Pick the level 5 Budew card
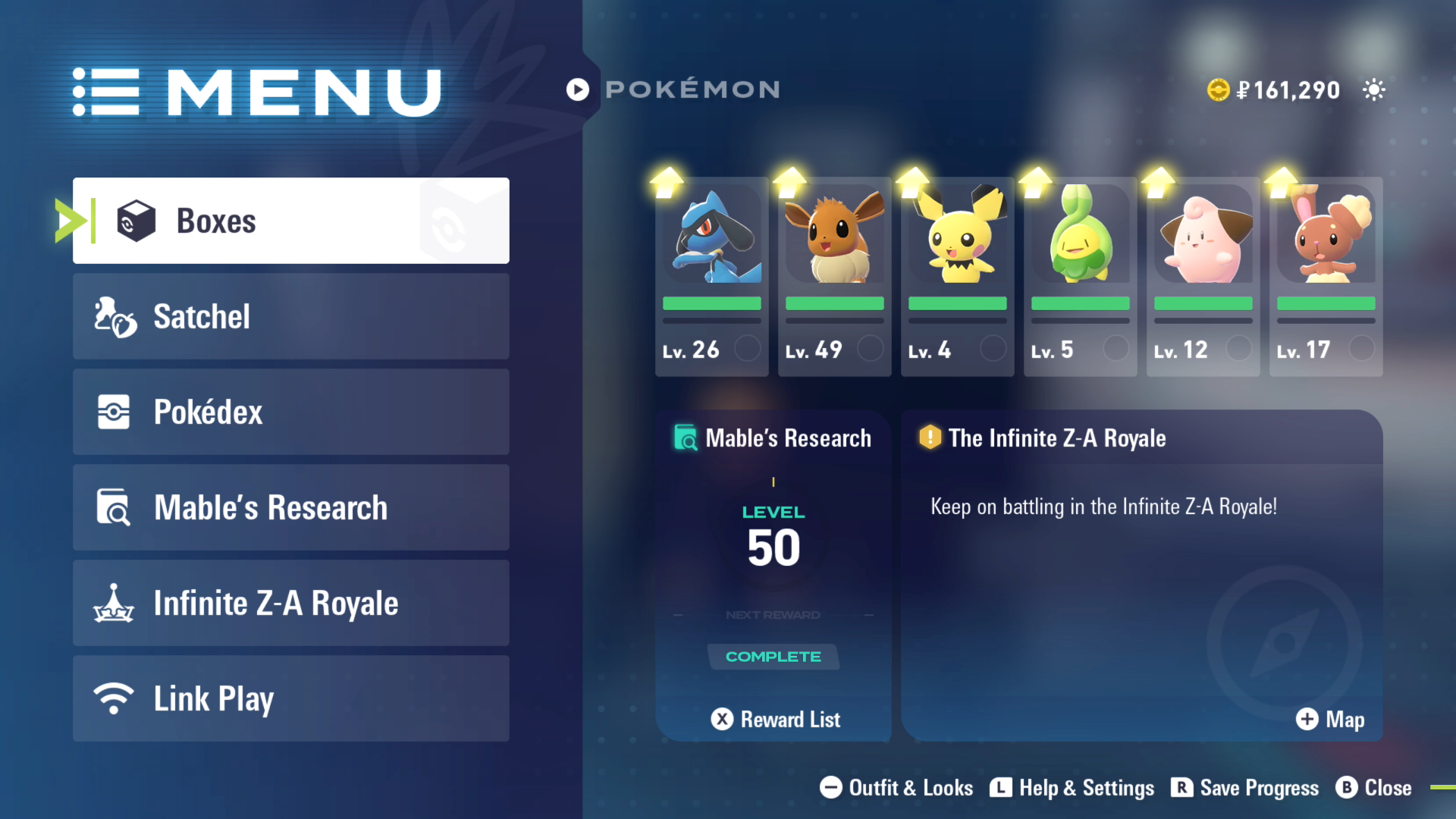Image resolution: width=1456 pixels, height=819 pixels. pyautogui.click(x=1080, y=277)
